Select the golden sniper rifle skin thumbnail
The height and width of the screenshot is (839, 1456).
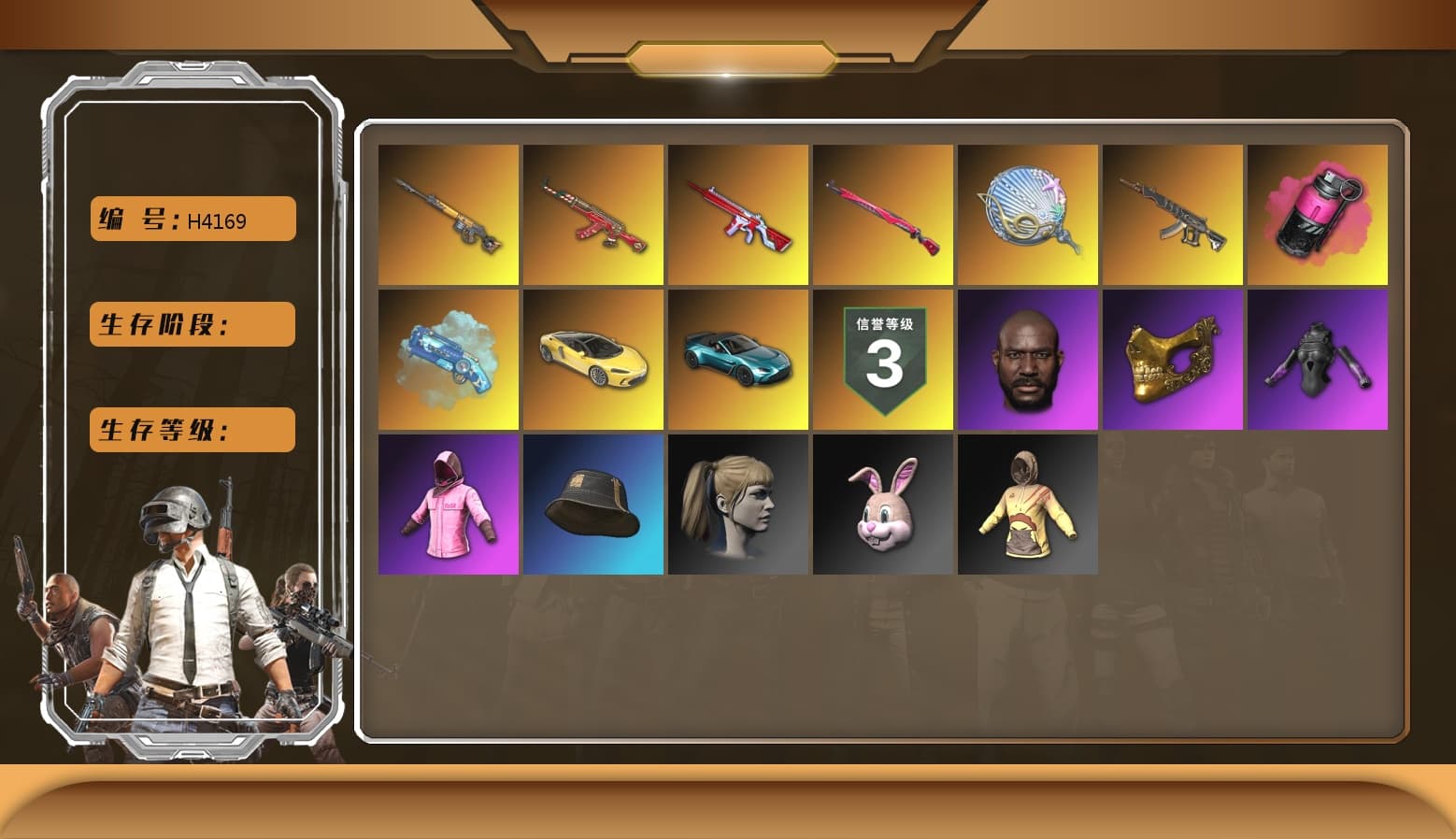click(x=449, y=213)
